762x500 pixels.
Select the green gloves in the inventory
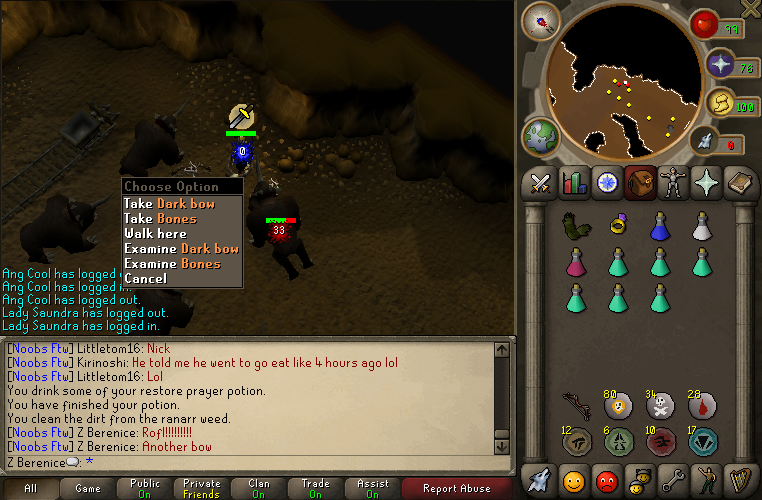tap(575, 226)
